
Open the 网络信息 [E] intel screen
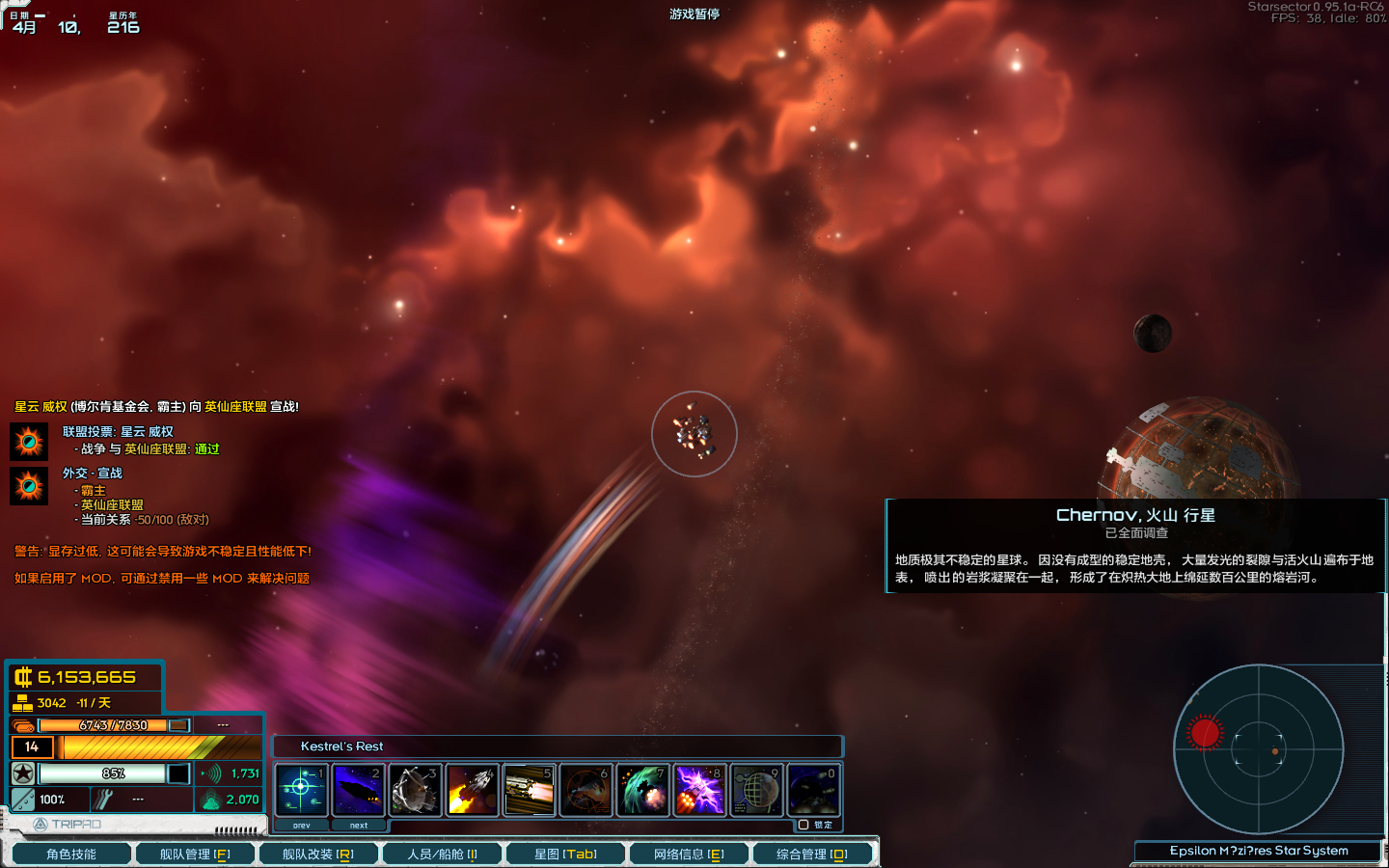pyautogui.click(x=690, y=853)
